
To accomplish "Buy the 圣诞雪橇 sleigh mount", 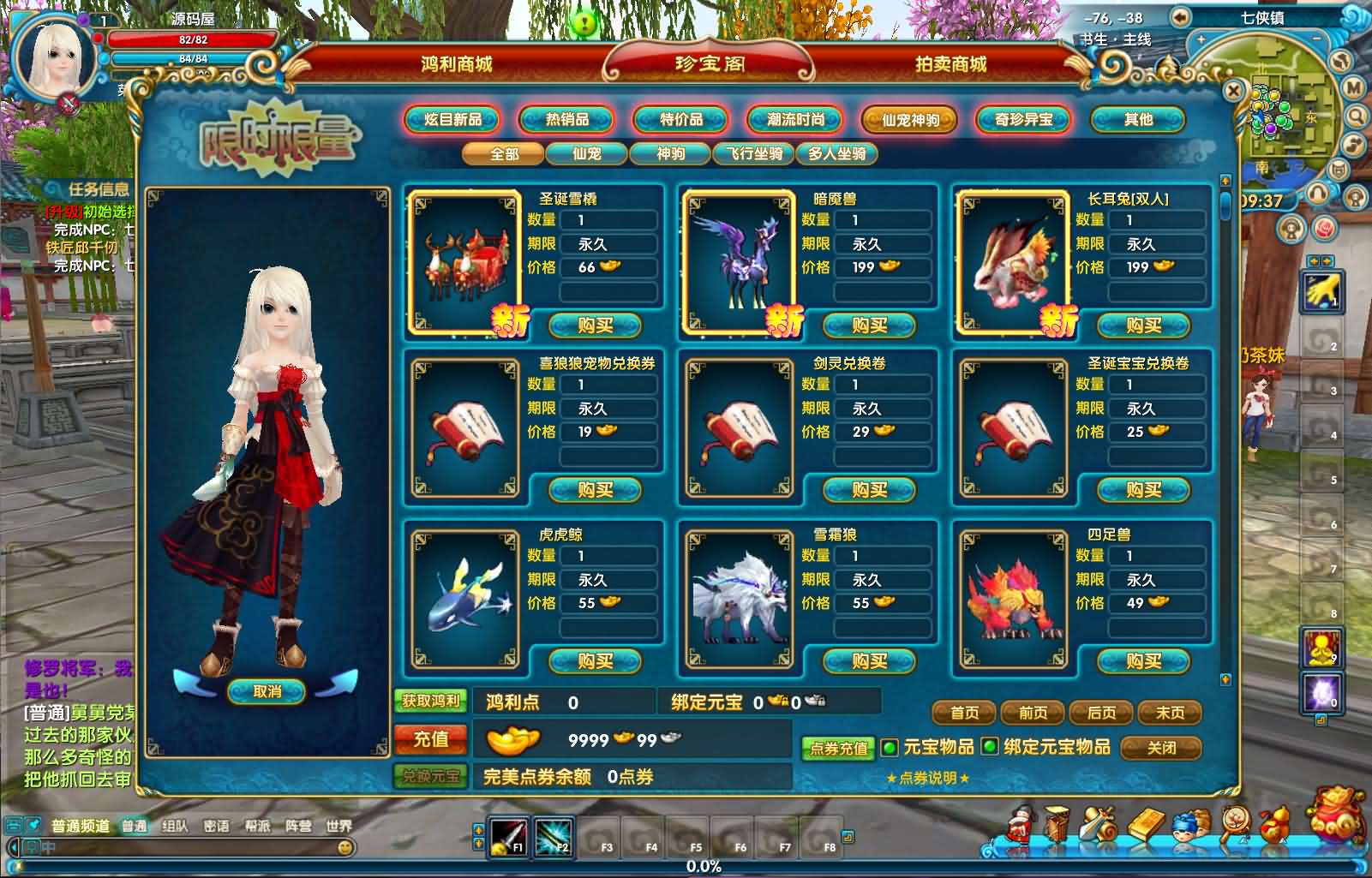I will (x=595, y=326).
